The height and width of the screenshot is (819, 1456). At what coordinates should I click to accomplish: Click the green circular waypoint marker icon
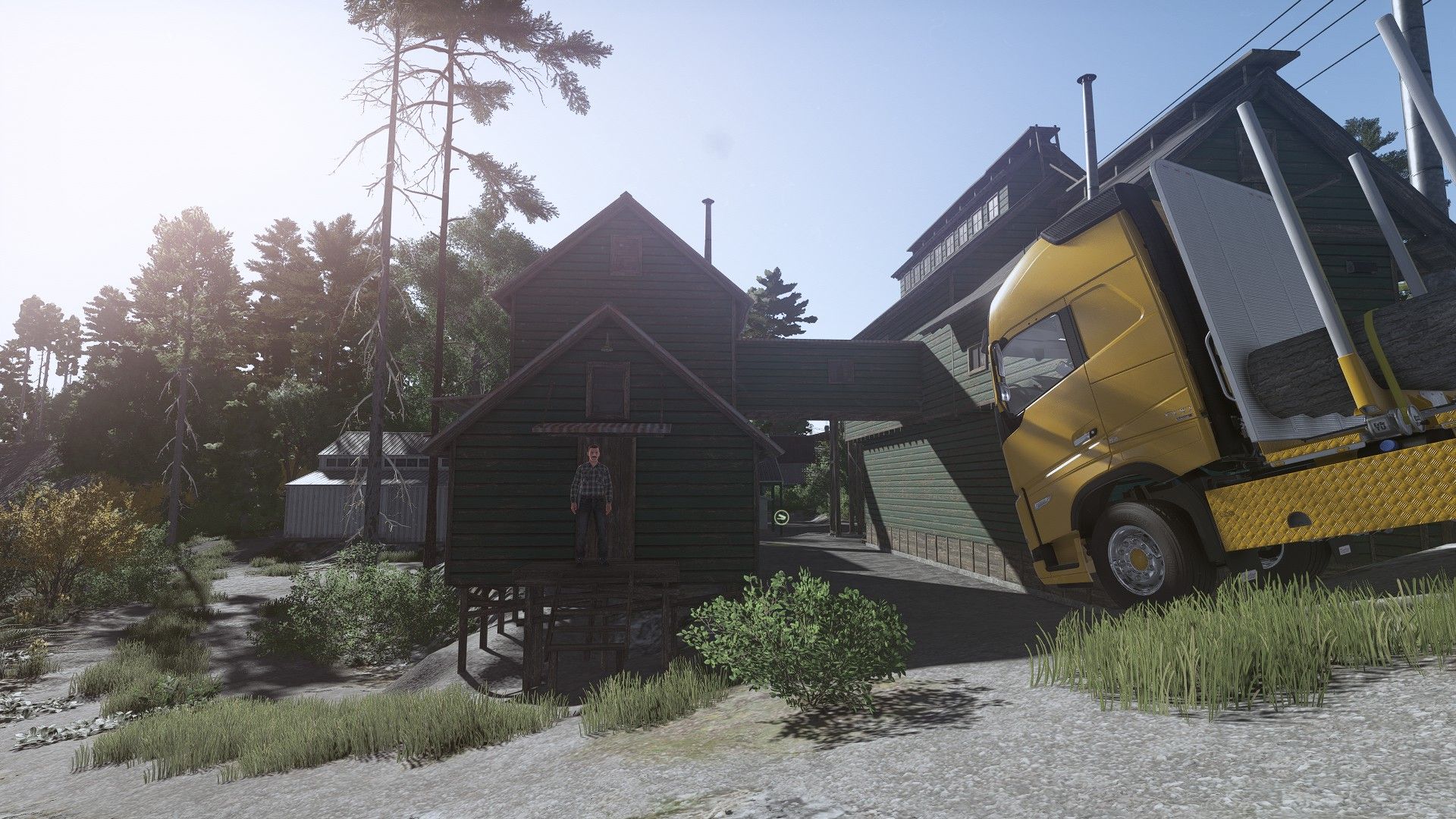(x=781, y=517)
